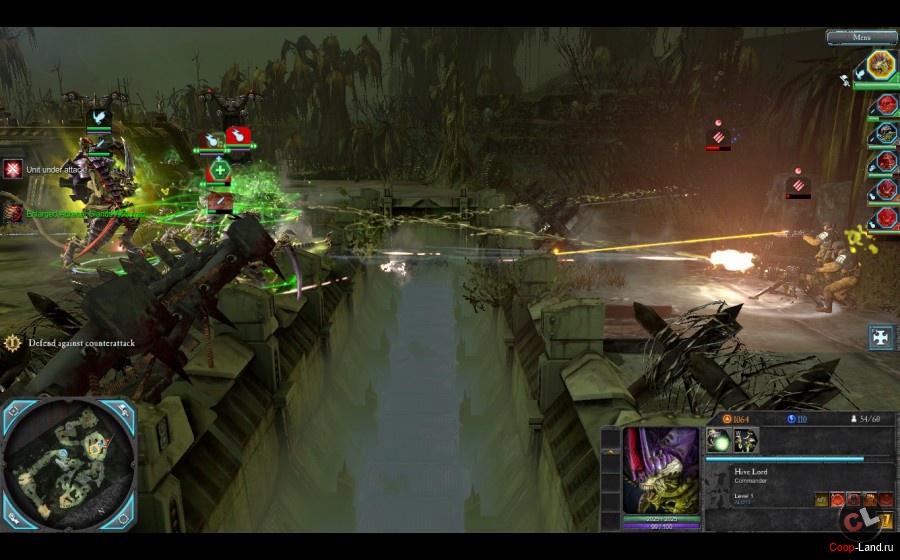Open the Menu button
This screenshot has height=560, width=900.
pyautogui.click(x=861, y=37)
